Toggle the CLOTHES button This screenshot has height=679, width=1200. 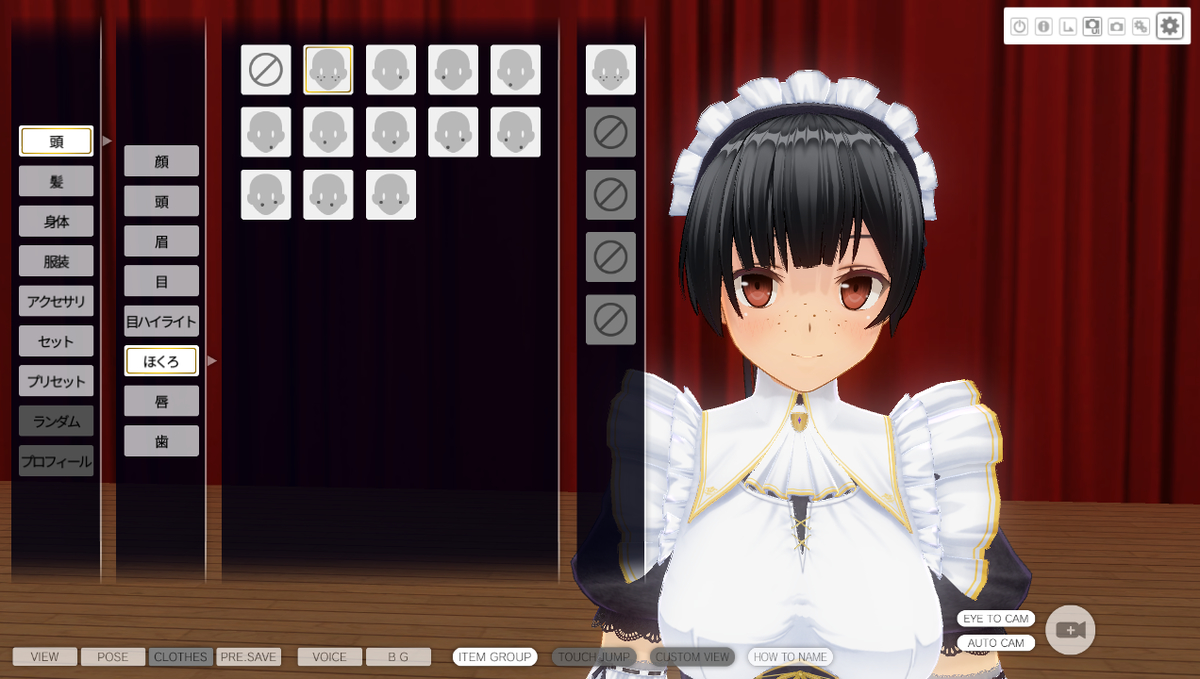pos(180,657)
